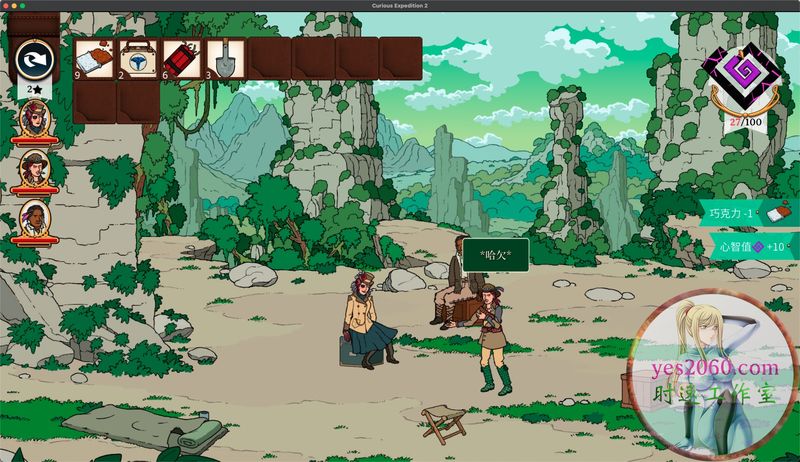Choose the feathered-headdress companion portrait
This screenshot has width=800, height=462.
click(x=35, y=219)
